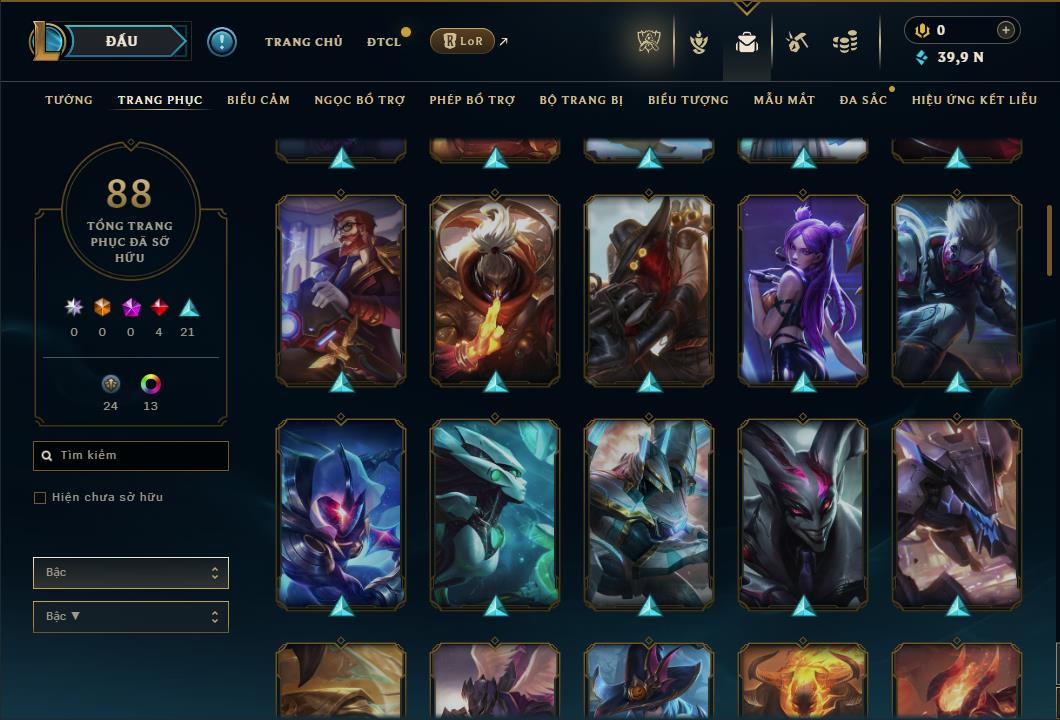Viewport: 1060px width, 720px height.
Task: Toggle the Hiện chưa sở hữu checkbox
Action: (40, 498)
